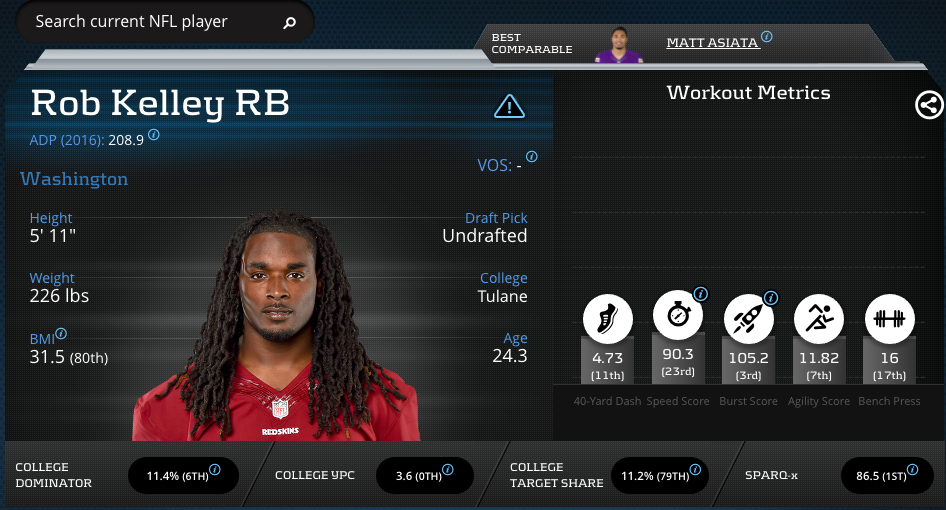Click the College Target Share 11.2% pill
946x510 pixels.
pyautogui.click(x=659, y=476)
